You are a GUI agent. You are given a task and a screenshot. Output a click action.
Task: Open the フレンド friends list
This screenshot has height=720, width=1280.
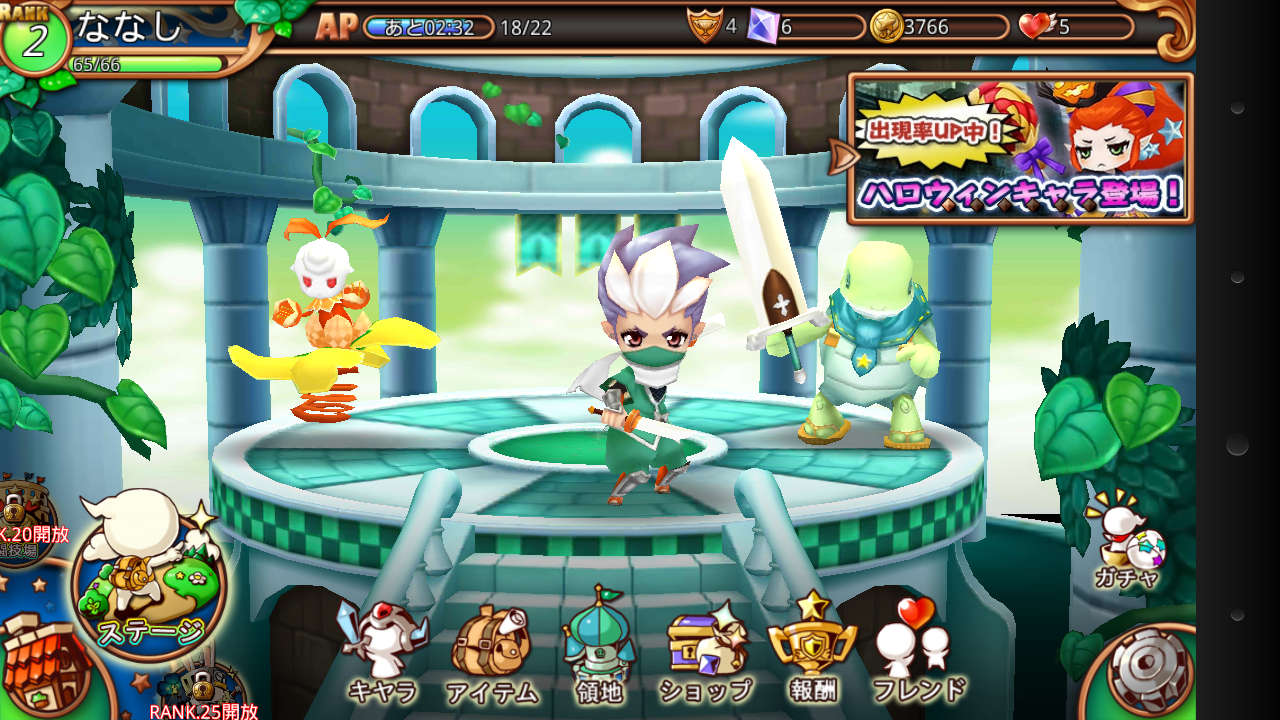click(x=918, y=652)
